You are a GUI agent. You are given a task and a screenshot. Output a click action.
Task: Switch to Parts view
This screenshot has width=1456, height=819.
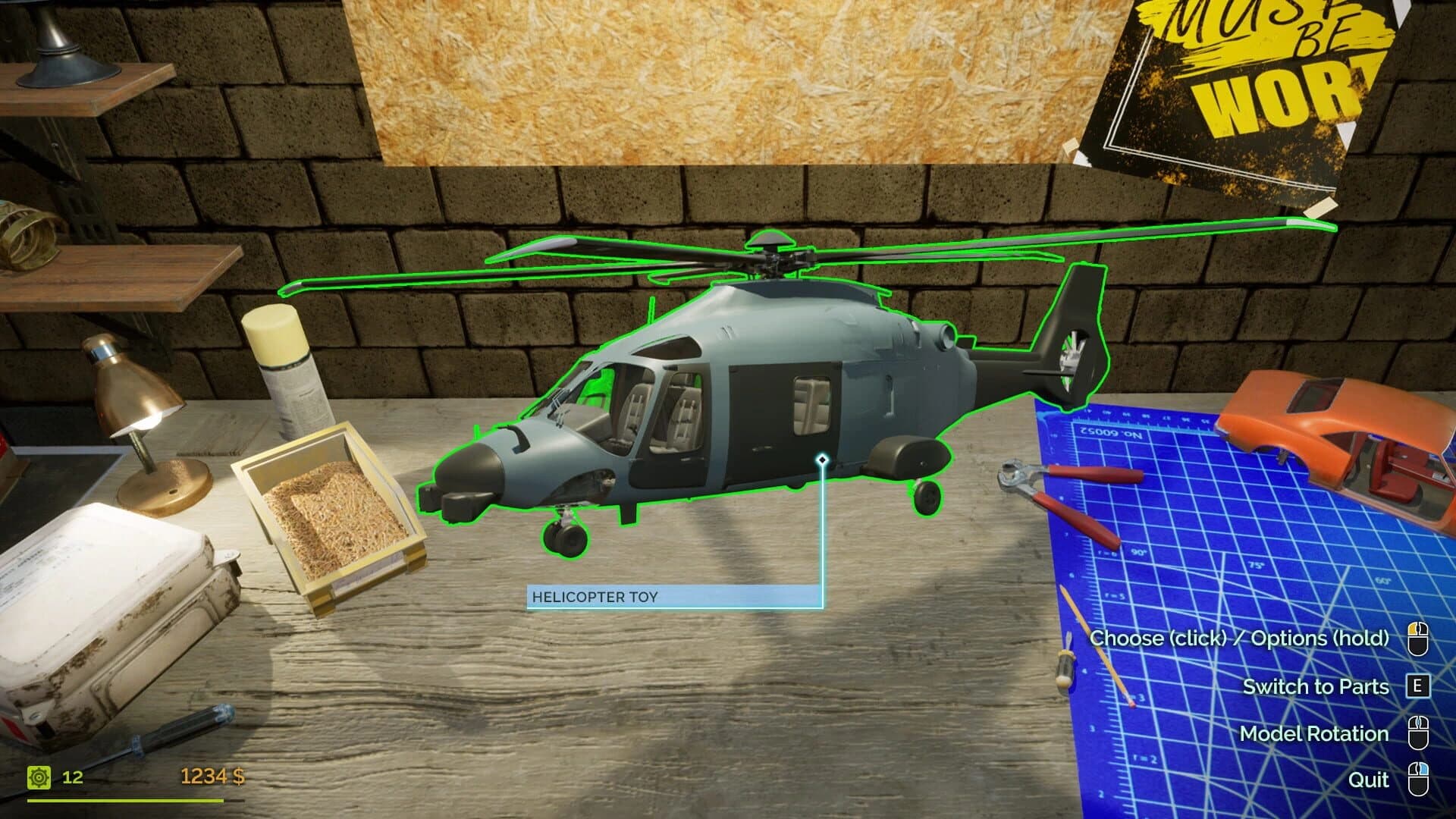tap(1317, 686)
